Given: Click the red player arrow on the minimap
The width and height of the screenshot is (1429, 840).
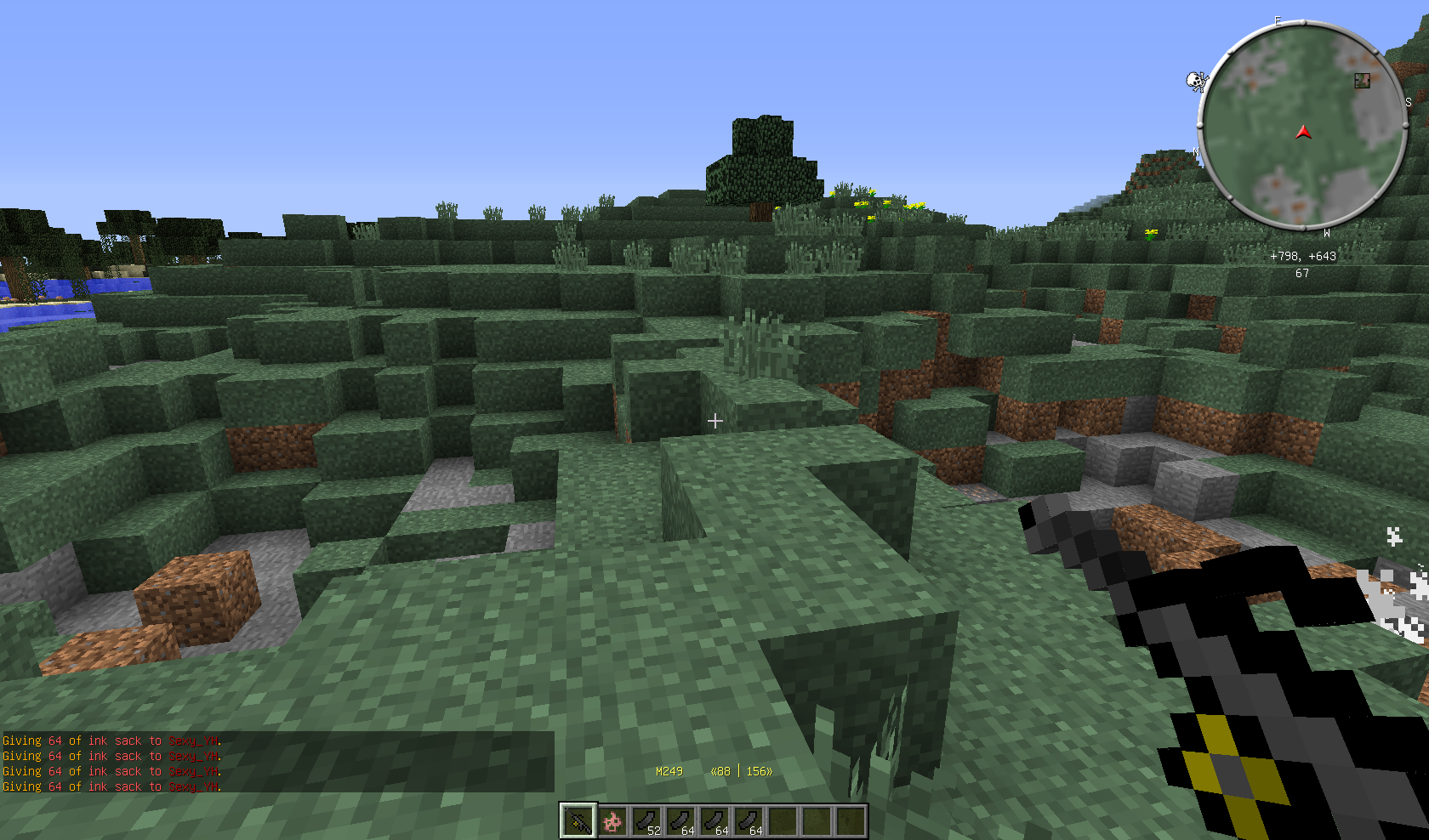Looking at the screenshot, I should pyautogui.click(x=1303, y=133).
